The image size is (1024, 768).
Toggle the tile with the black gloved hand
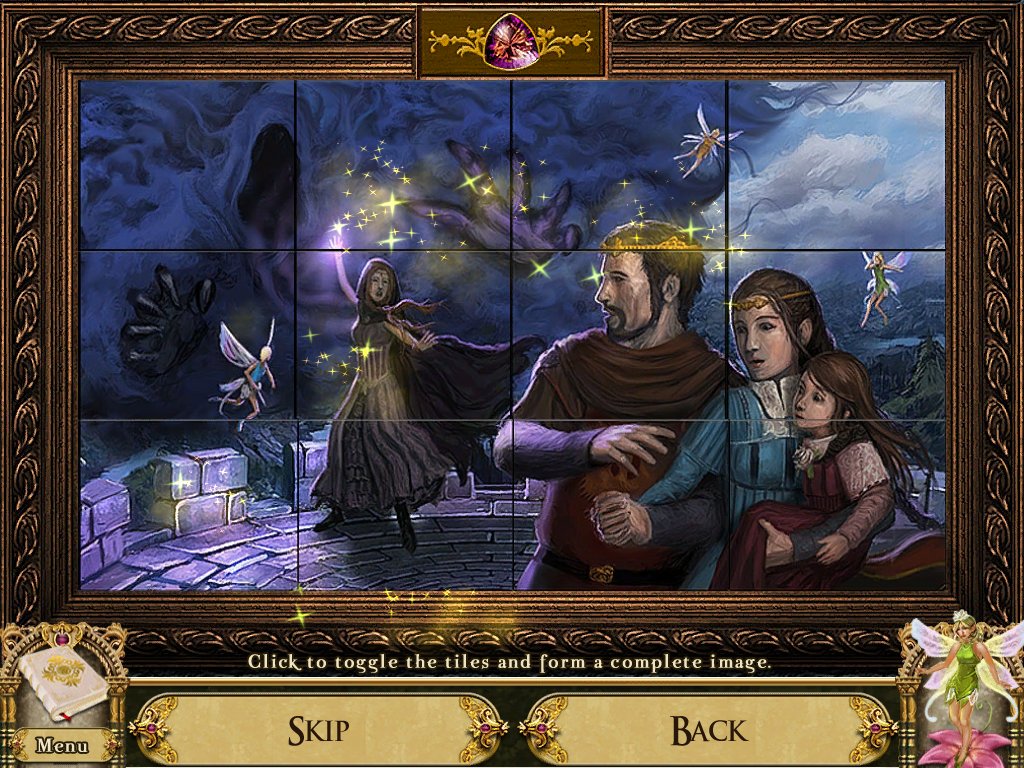187,335
